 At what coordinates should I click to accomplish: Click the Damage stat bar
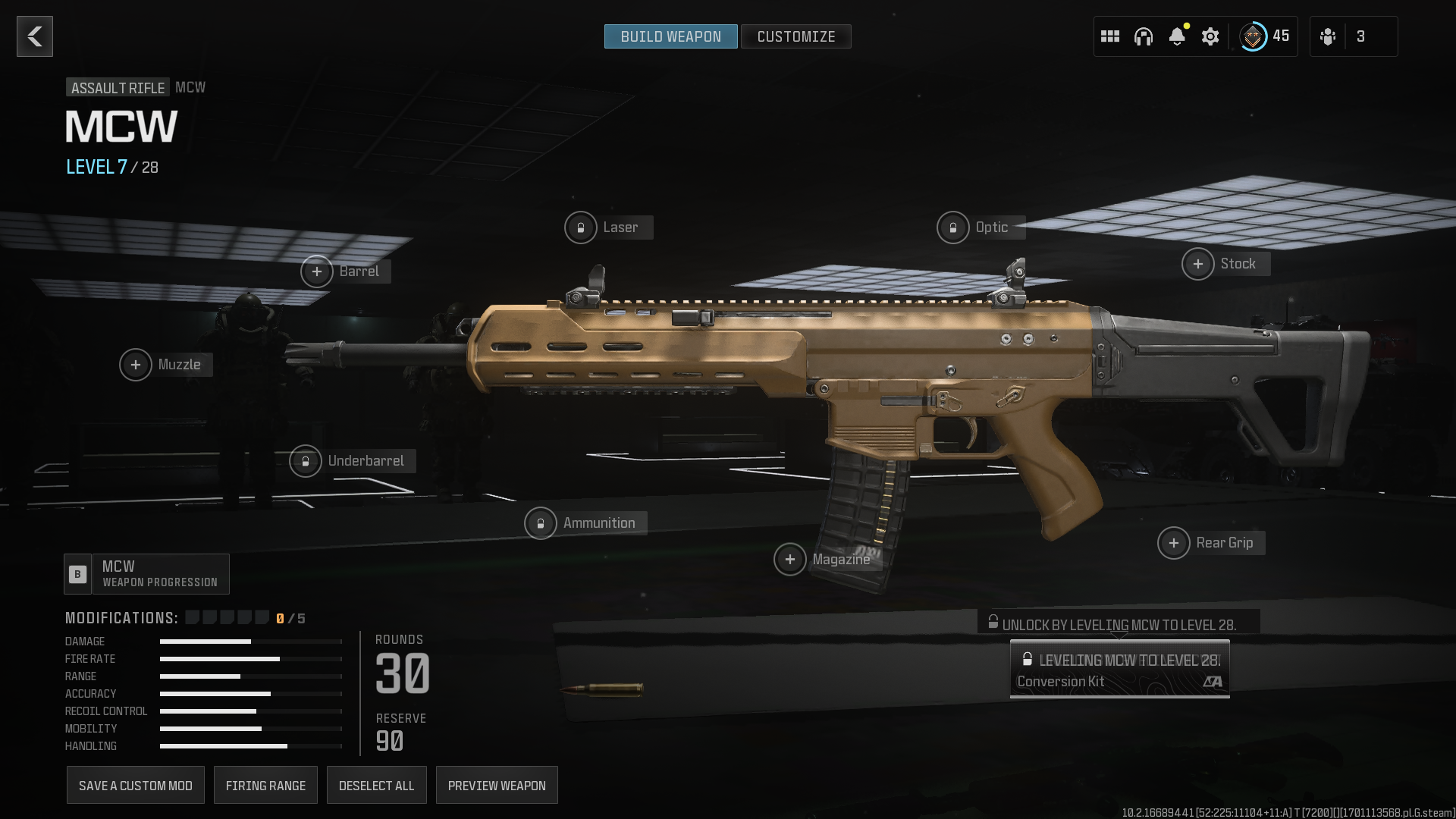click(x=250, y=641)
